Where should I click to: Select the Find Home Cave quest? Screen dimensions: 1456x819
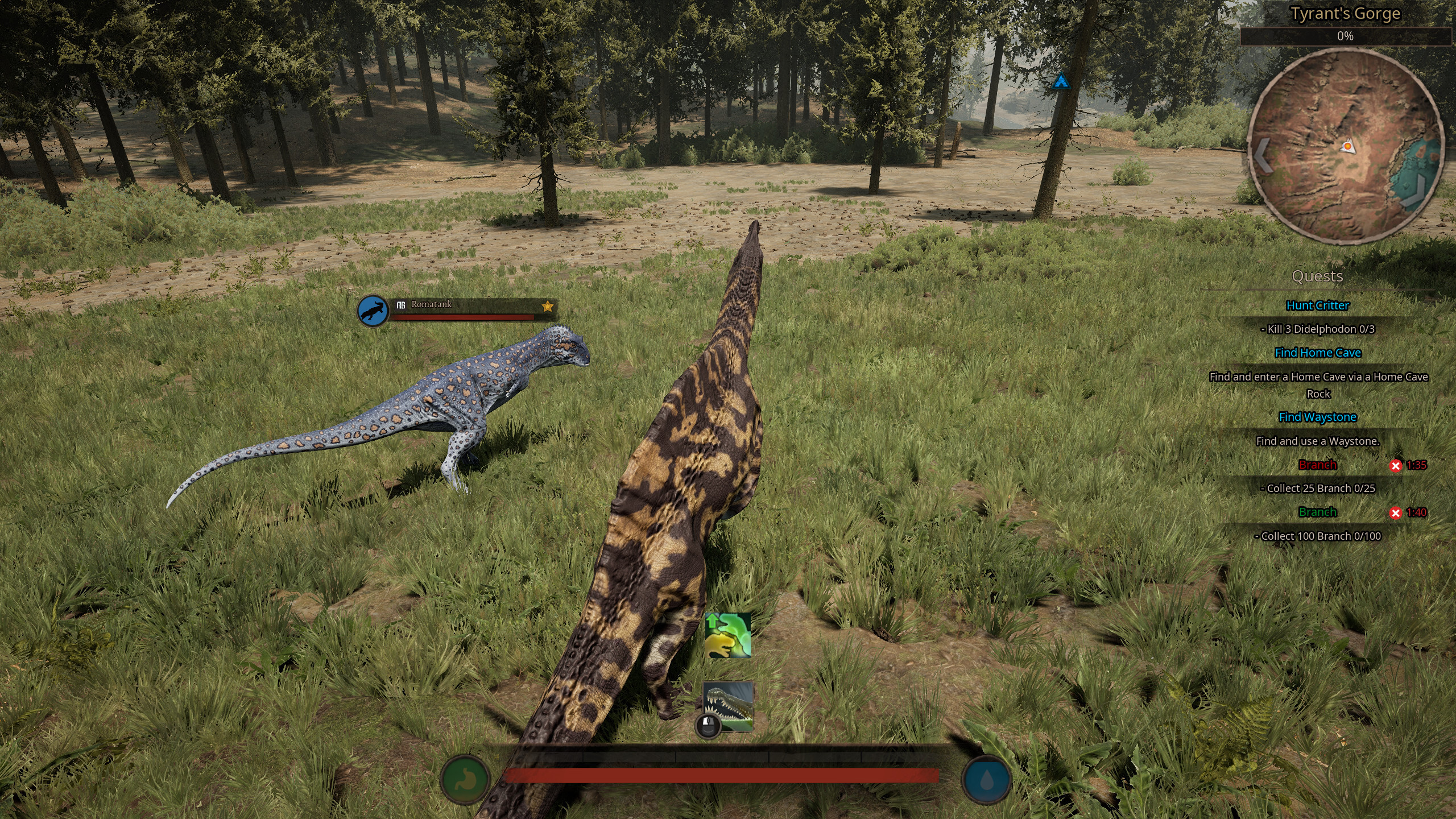(1317, 353)
